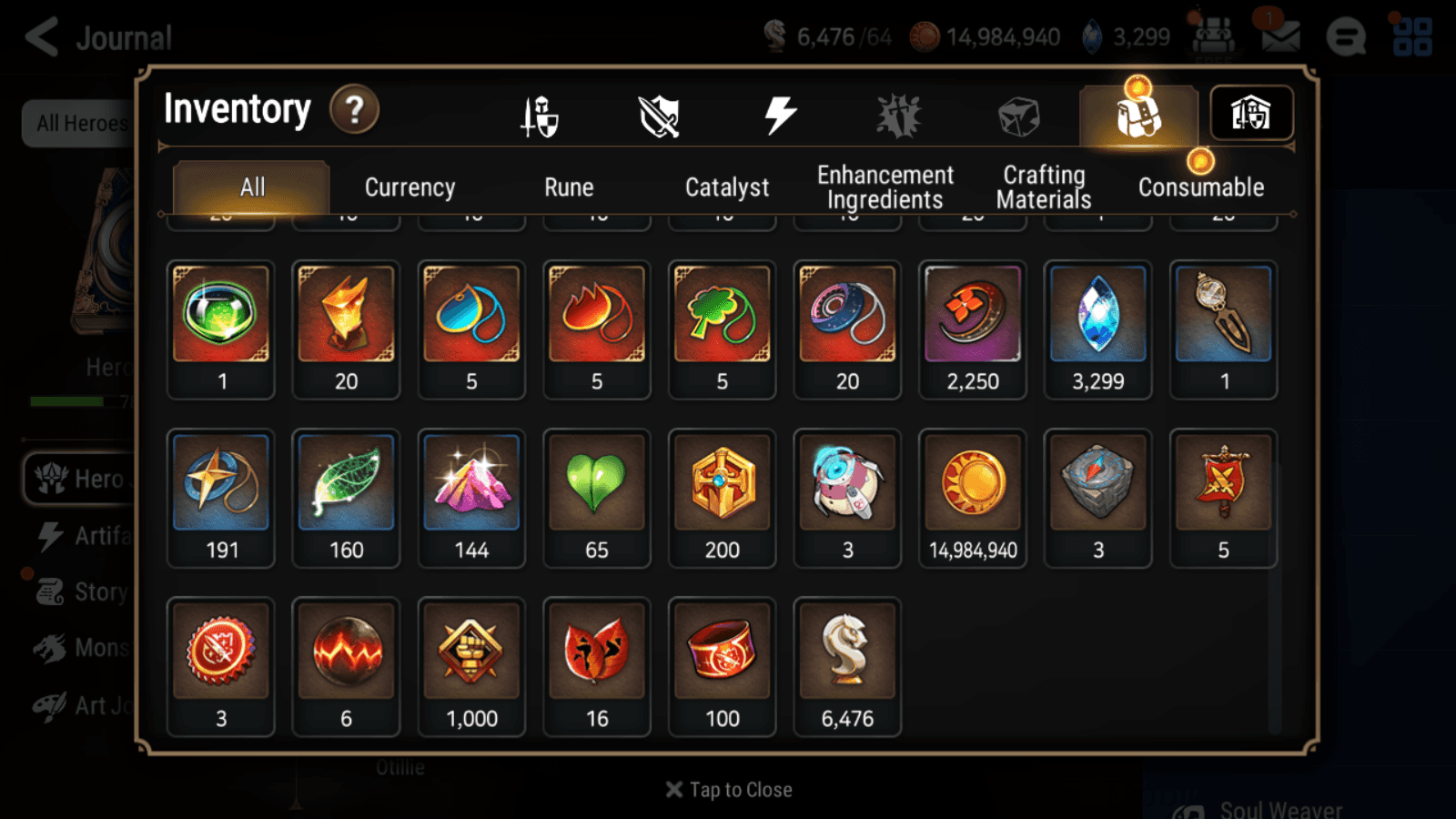
Task: Select the backpack inventory icon
Action: [1137, 116]
